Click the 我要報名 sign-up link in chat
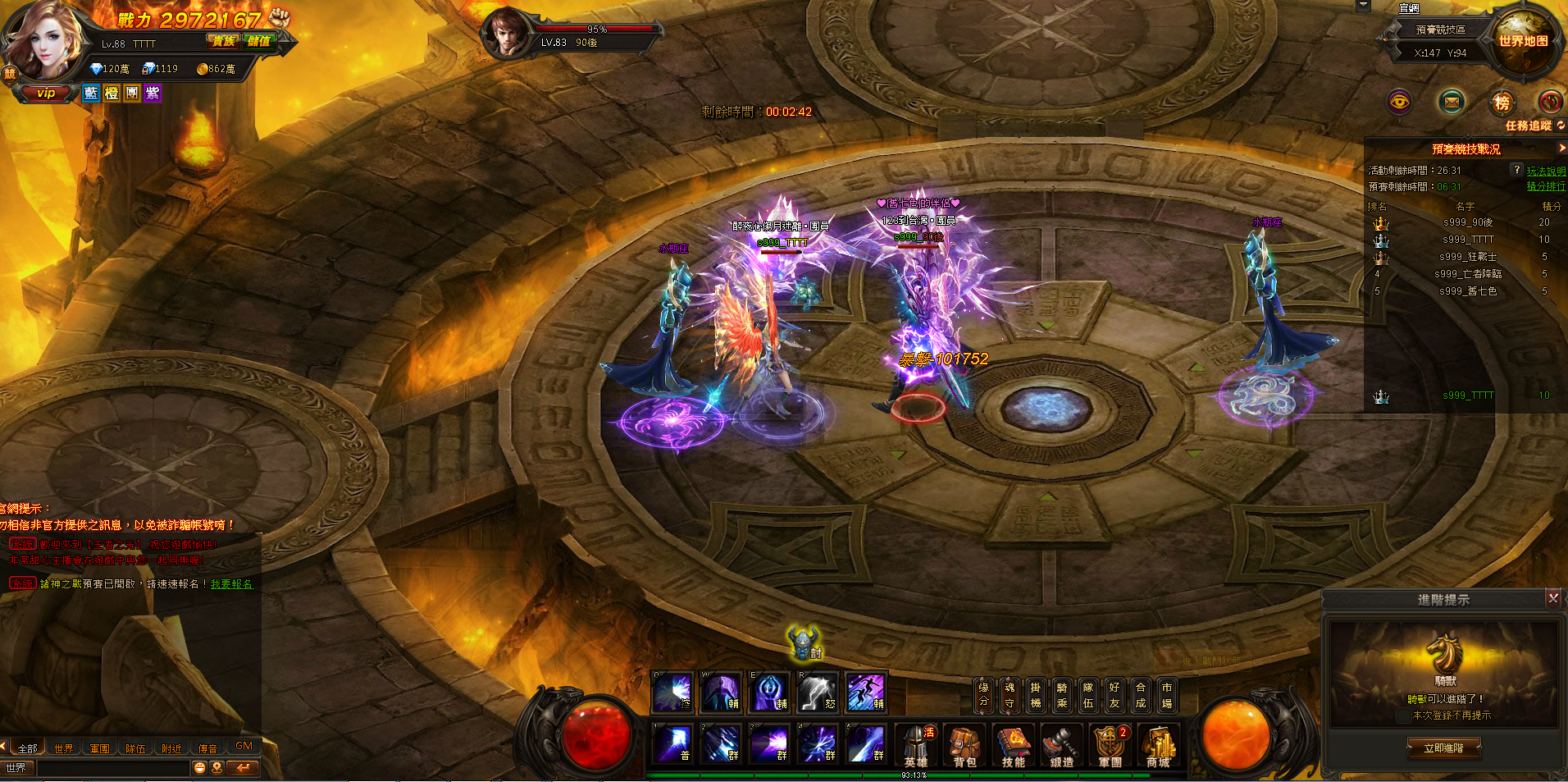 point(231,584)
